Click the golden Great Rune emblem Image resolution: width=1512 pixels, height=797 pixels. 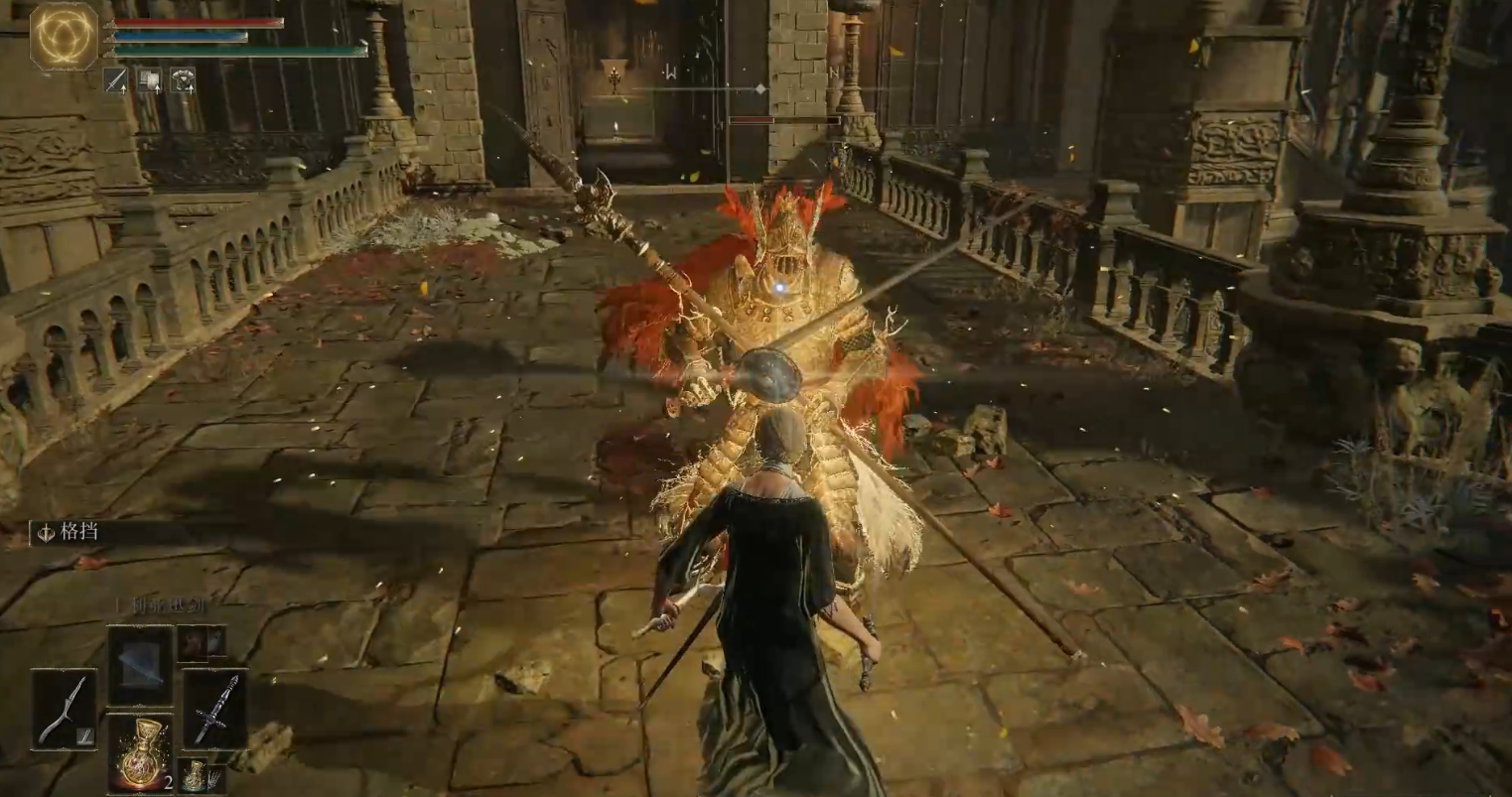click(x=65, y=37)
